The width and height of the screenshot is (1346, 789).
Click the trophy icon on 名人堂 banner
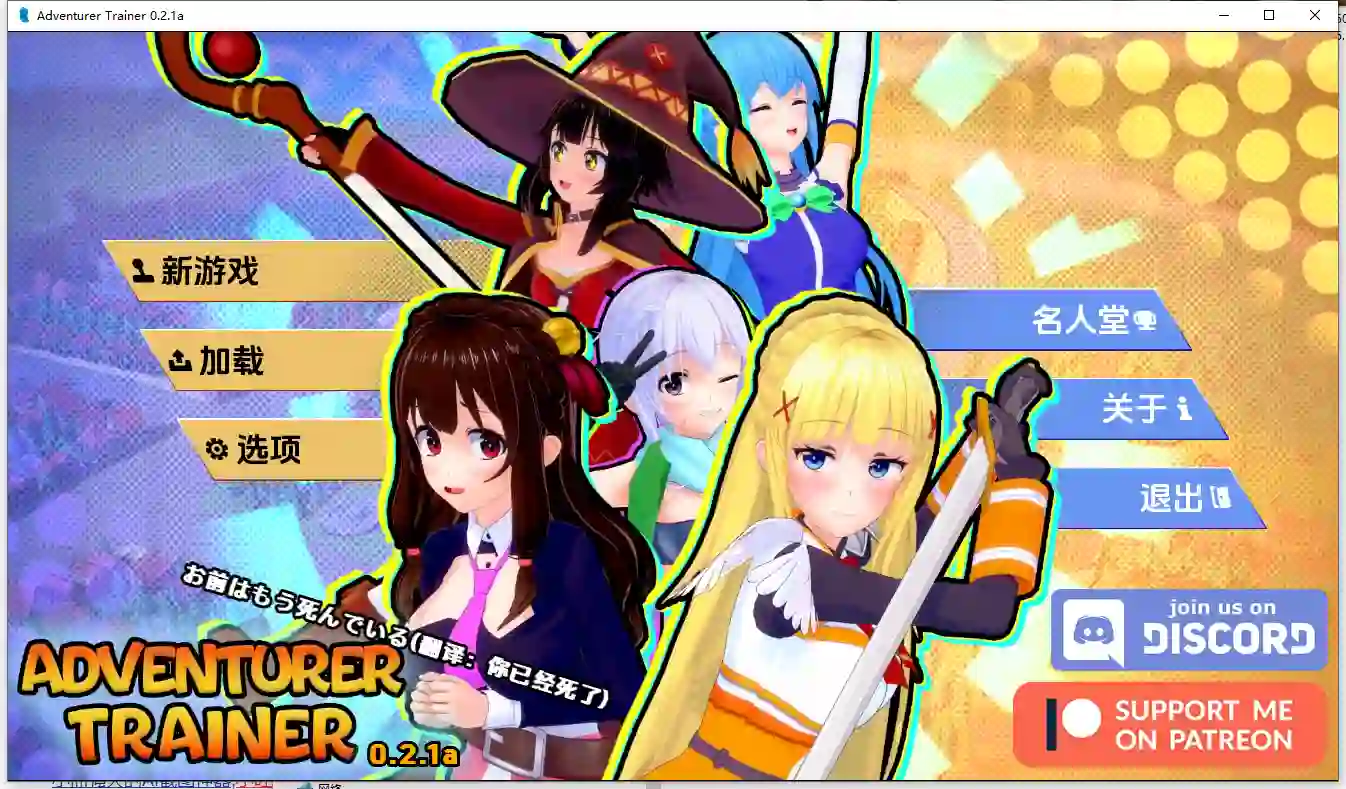point(1145,322)
